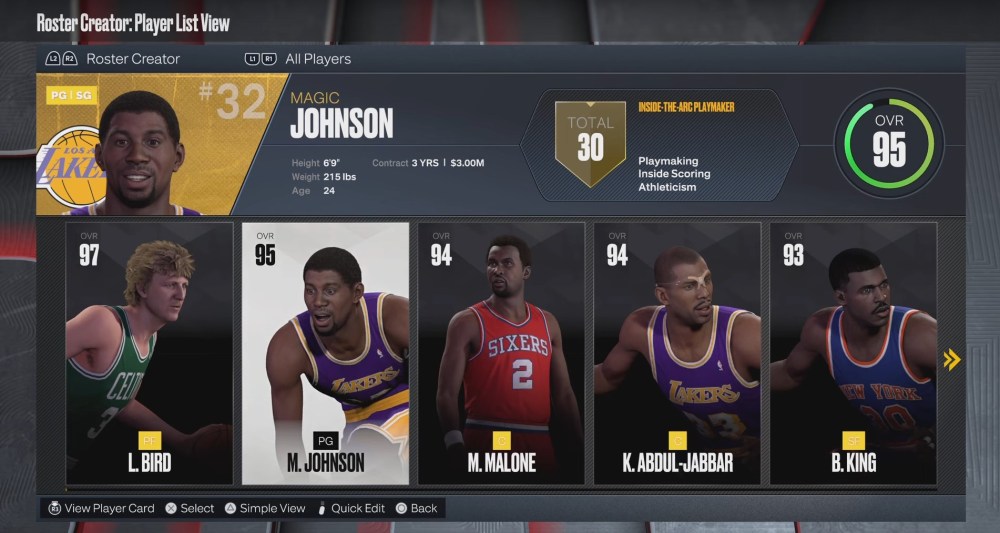Switch to Simple View
Viewport: 1000px width, 533px height.
(265, 508)
